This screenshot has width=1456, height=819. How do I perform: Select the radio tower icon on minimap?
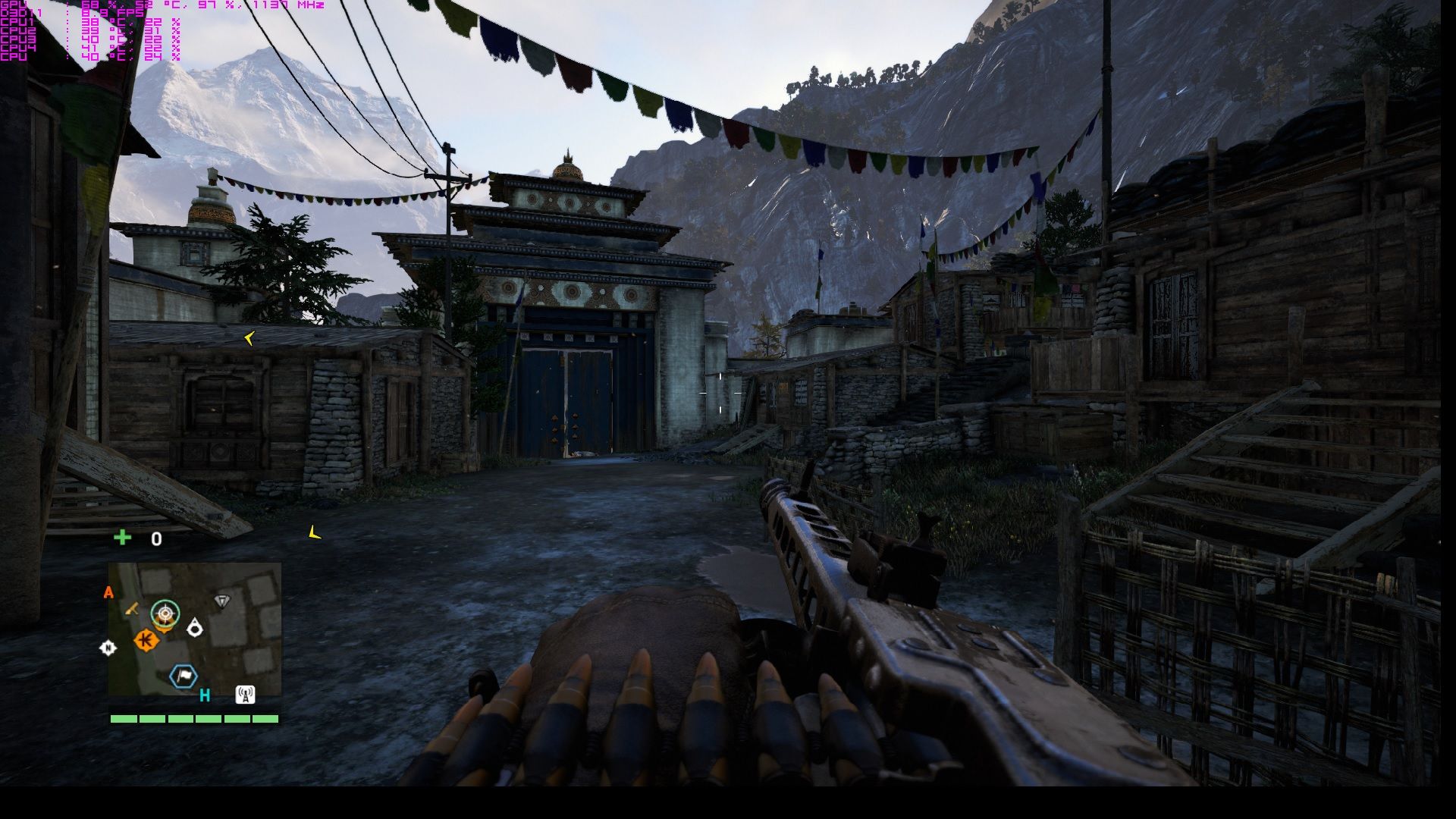tap(245, 694)
